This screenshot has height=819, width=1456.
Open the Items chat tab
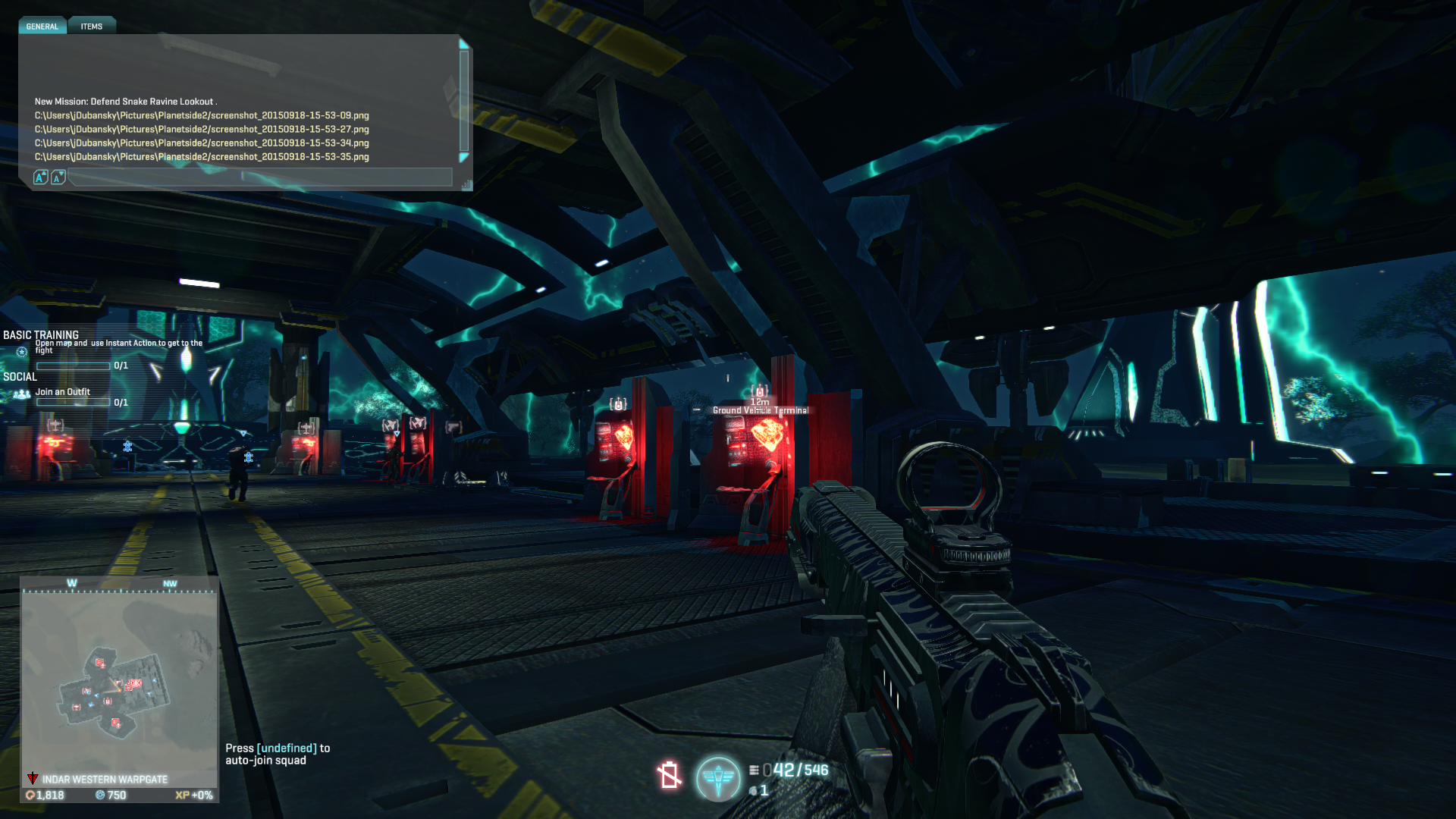point(92,27)
